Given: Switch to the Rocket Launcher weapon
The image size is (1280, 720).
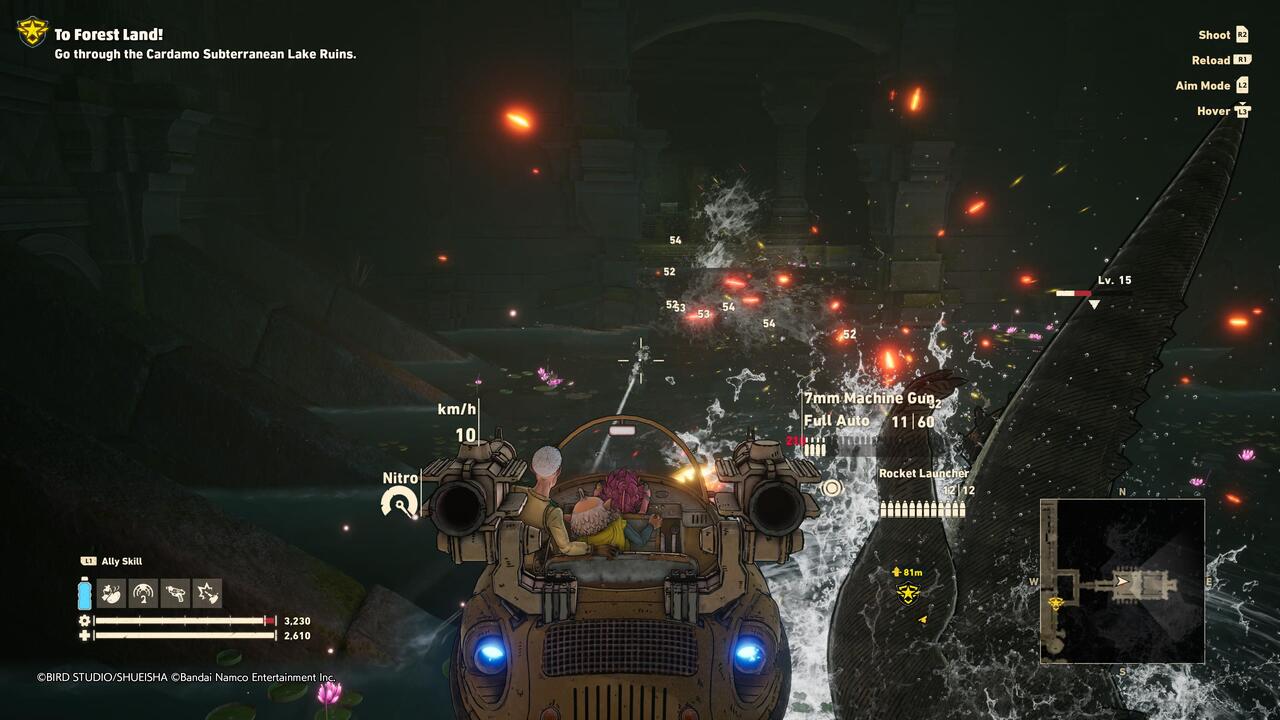Looking at the screenshot, I should tap(923, 473).
